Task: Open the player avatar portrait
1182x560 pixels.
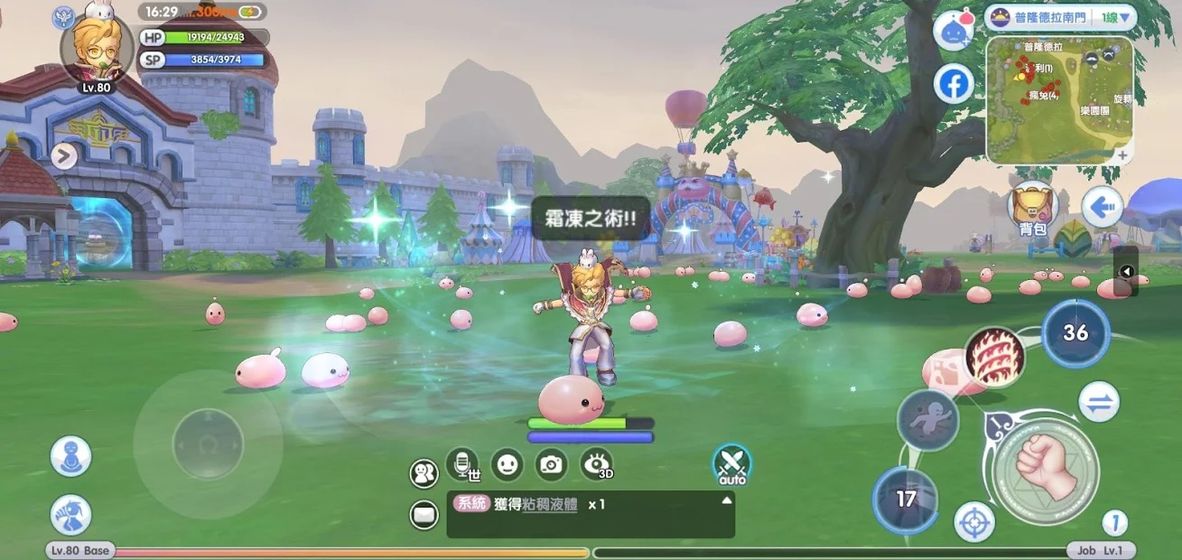Action: pyautogui.click(x=96, y=48)
